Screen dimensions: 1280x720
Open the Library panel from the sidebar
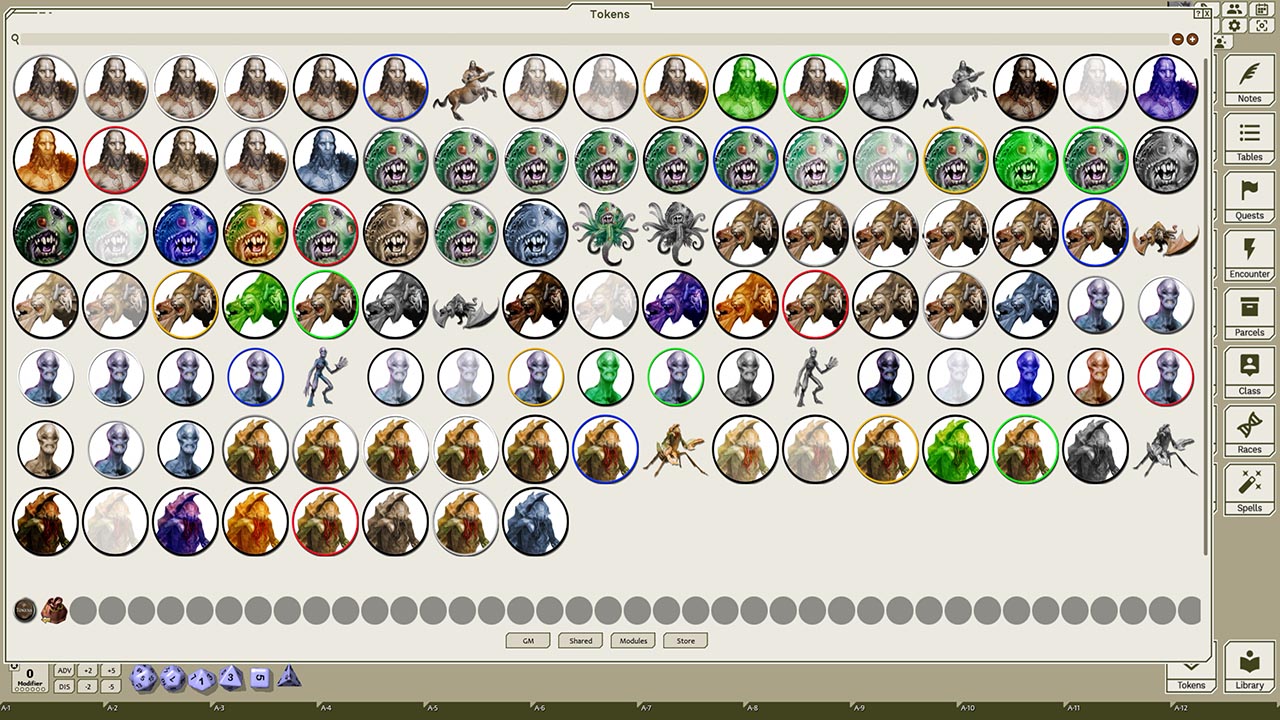point(1248,676)
